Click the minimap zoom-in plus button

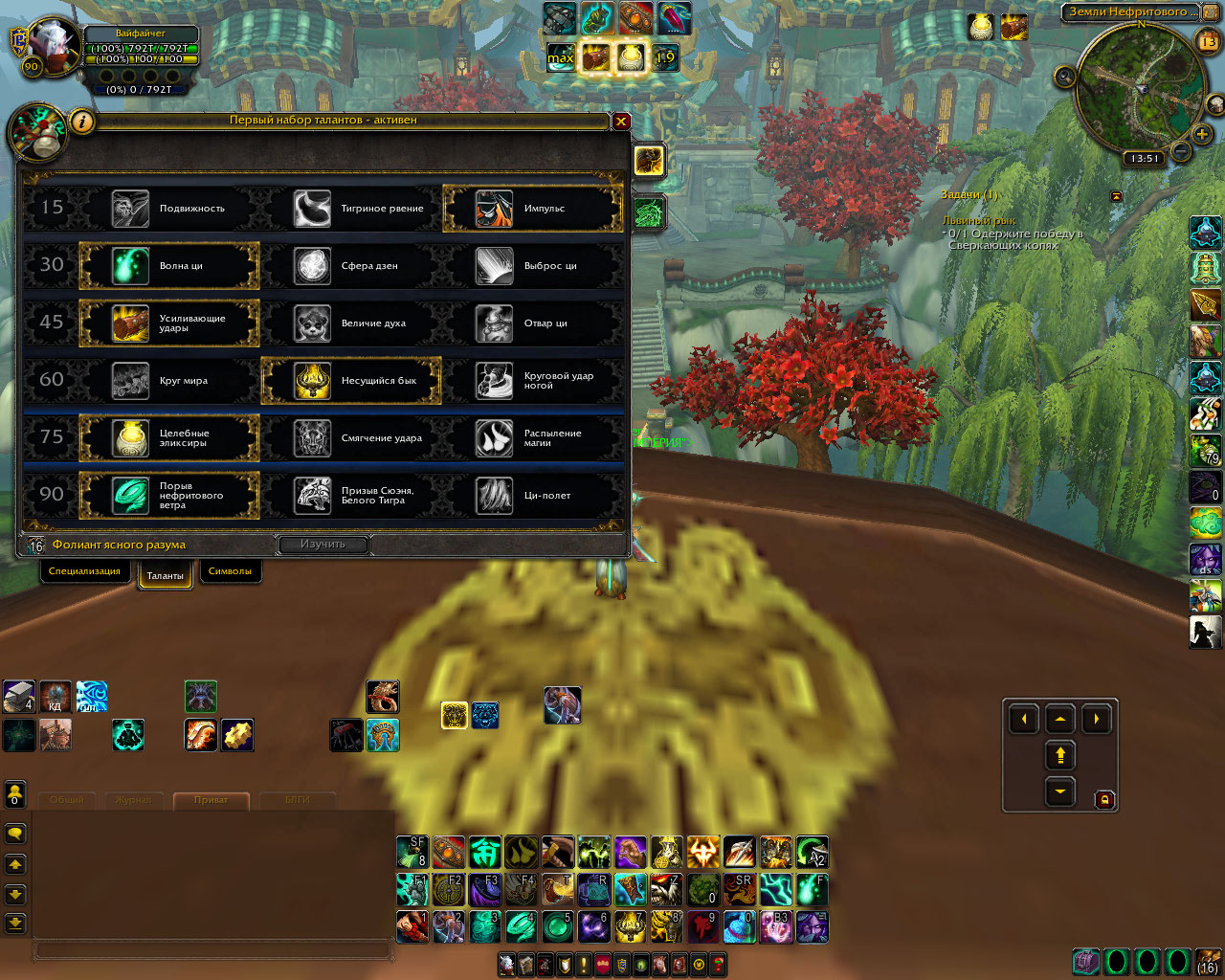click(x=1202, y=135)
